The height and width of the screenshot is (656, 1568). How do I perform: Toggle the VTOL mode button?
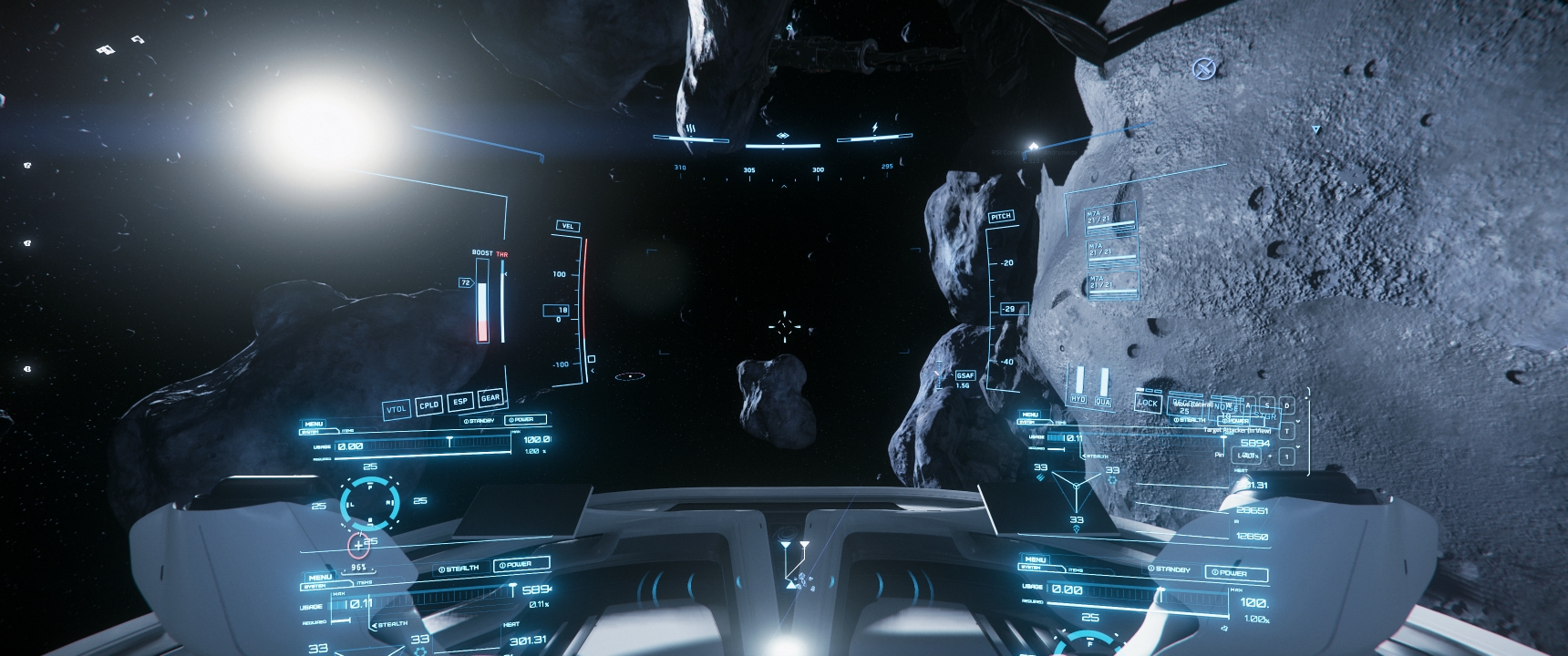click(x=396, y=410)
